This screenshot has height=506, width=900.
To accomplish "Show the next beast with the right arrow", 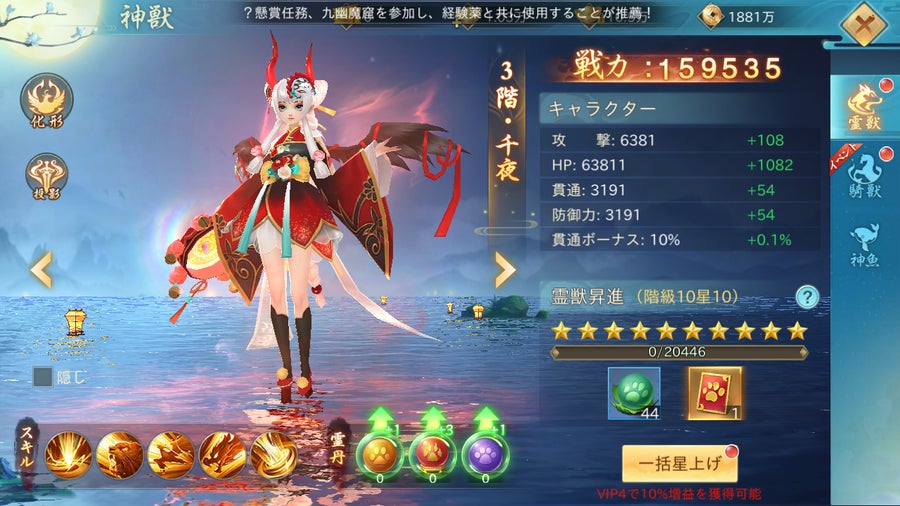I will (x=505, y=269).
